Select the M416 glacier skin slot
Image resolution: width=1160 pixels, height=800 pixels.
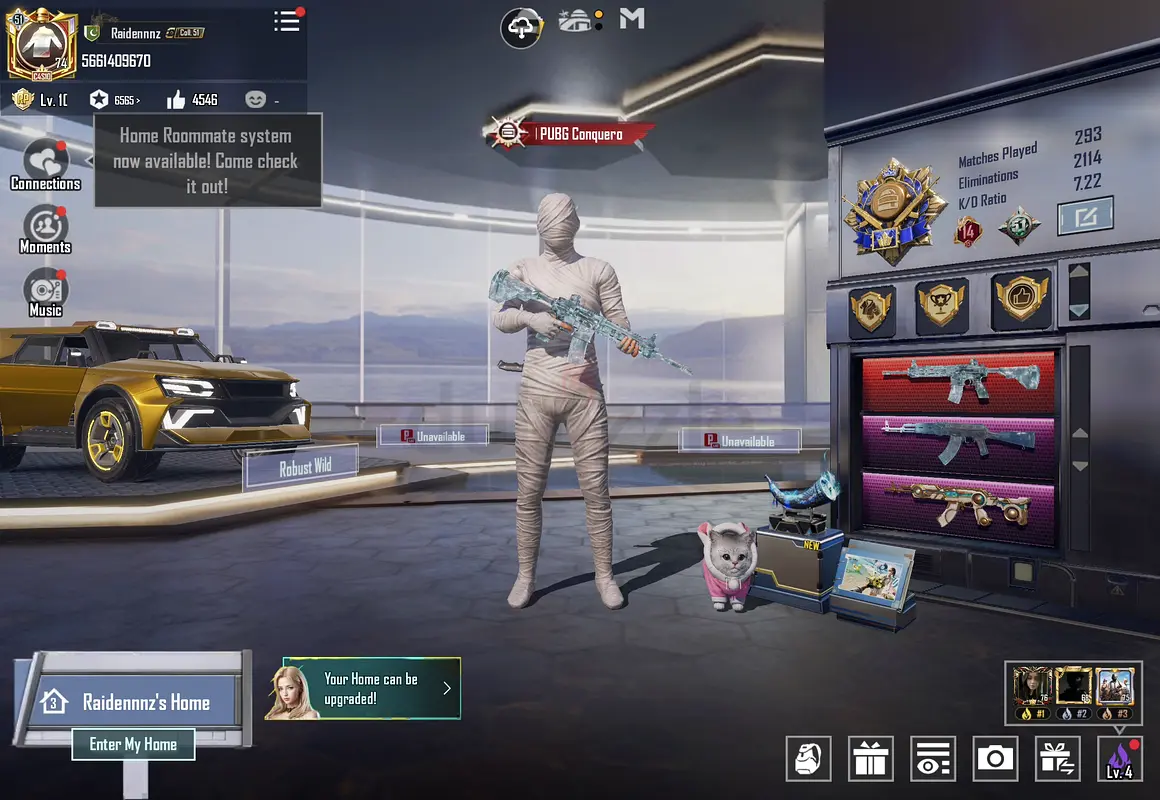(959, 383)
